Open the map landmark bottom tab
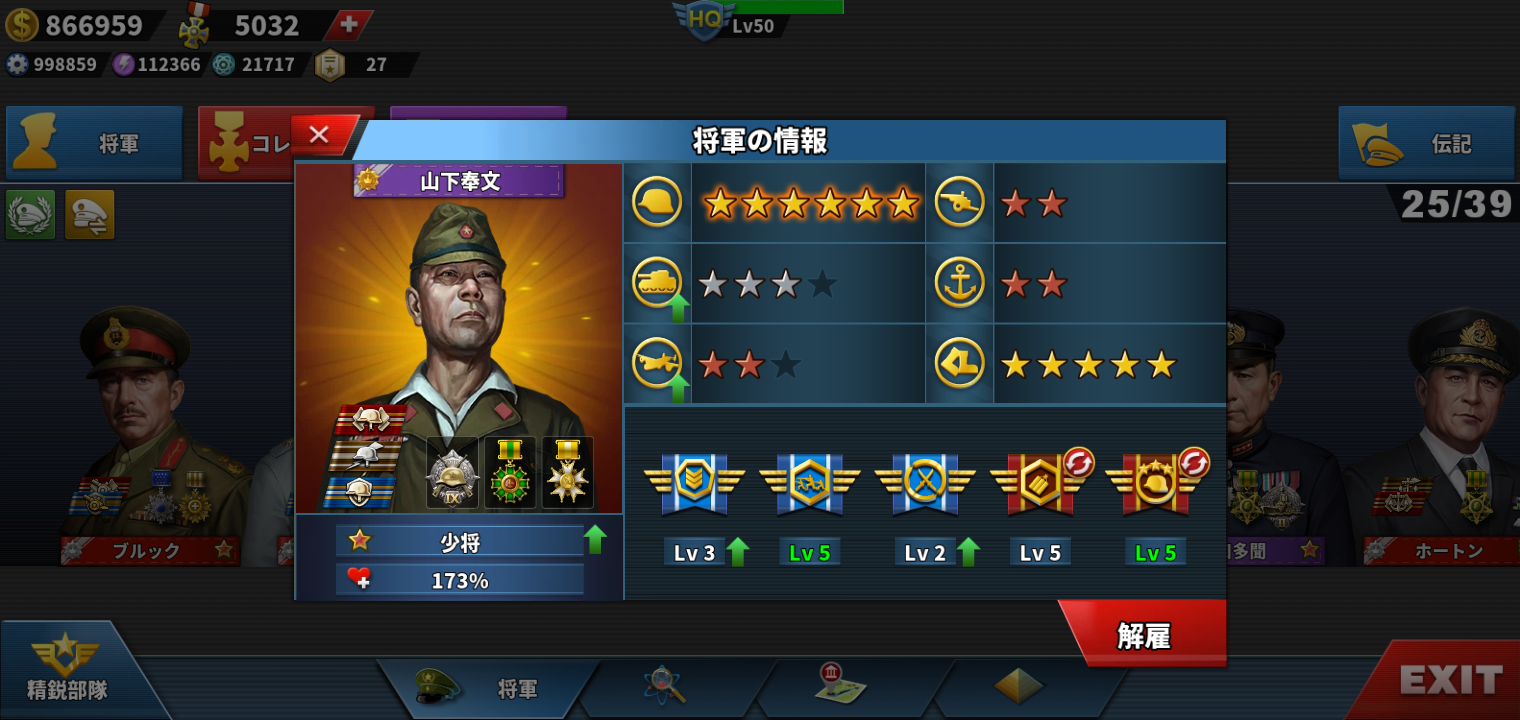This screenshot has width=1520, height=720. 838,683
